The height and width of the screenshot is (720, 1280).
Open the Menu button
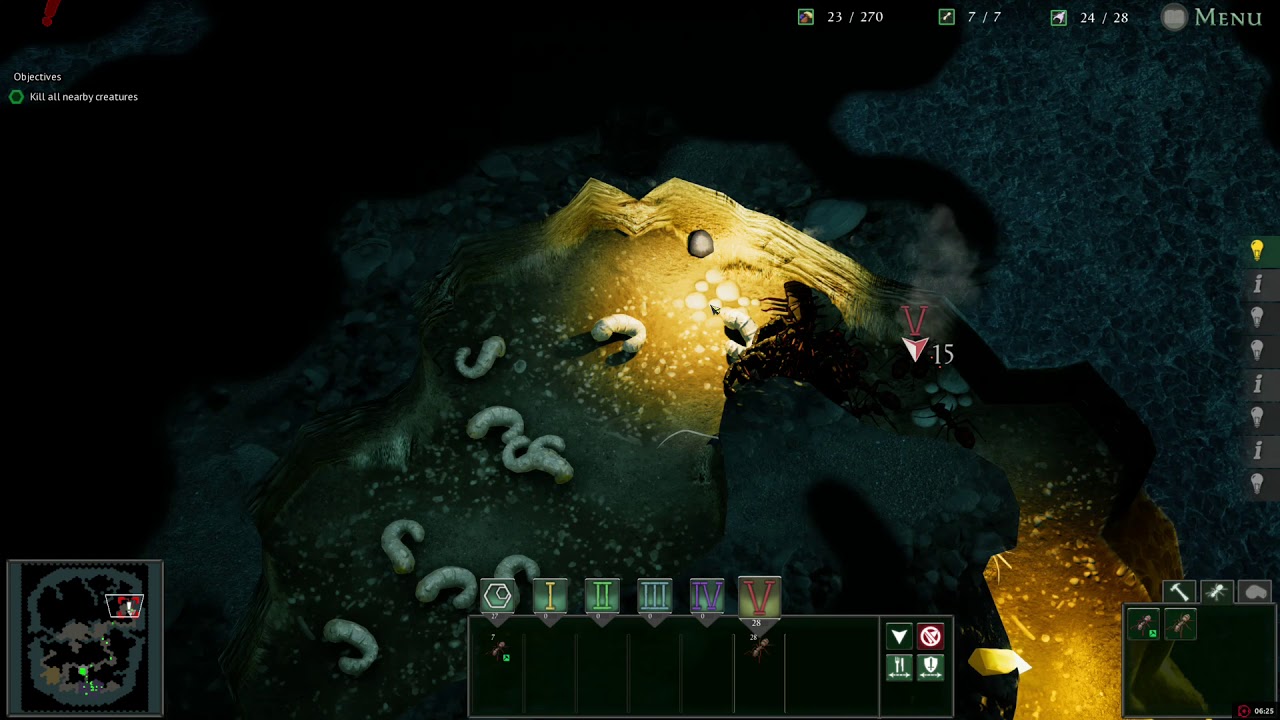[x=1214, y=17]
